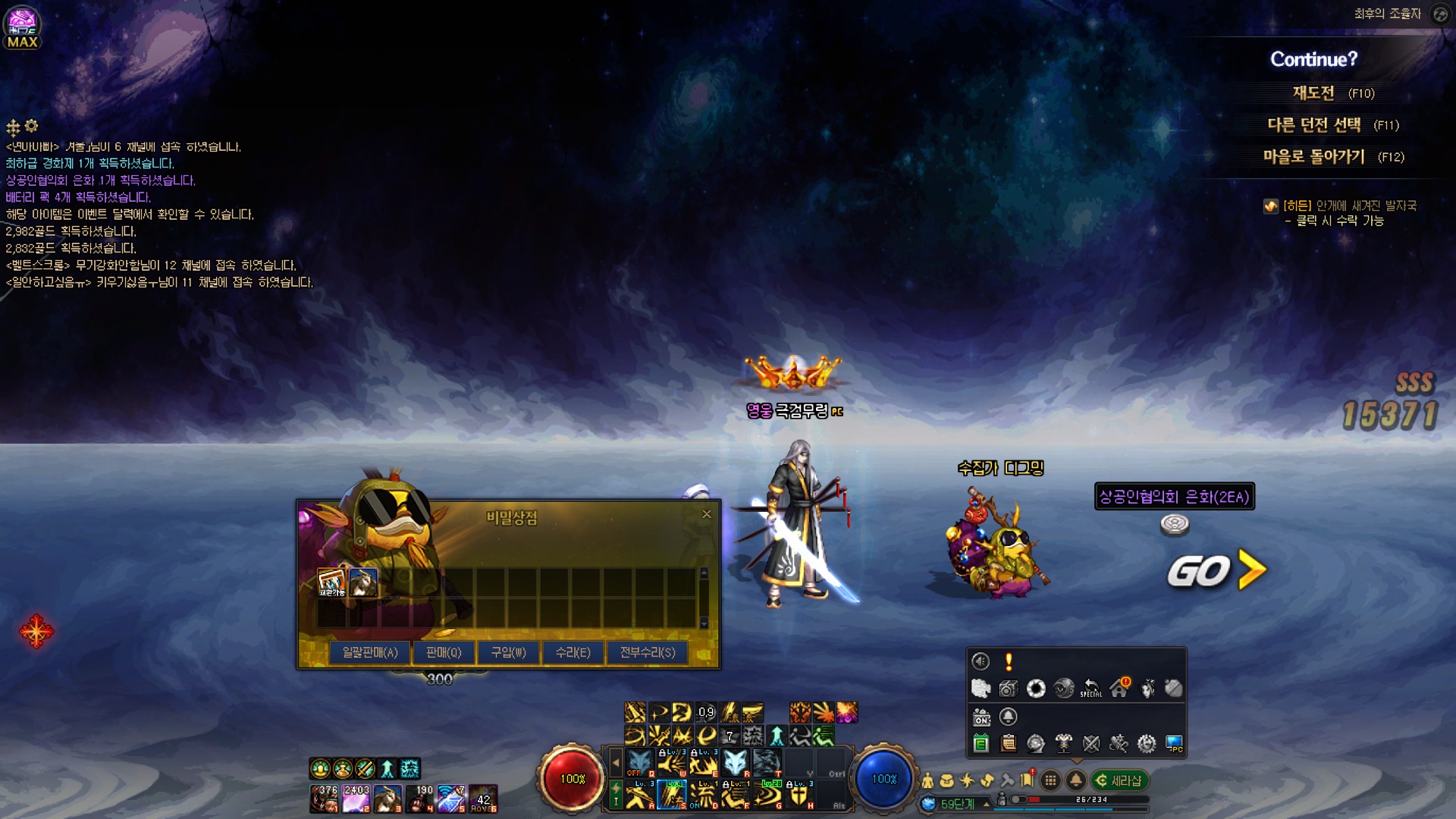The height and width of the screenshot is (819, 1456).
Task: Click the speaker sound icon
Action: coord(981,661)
